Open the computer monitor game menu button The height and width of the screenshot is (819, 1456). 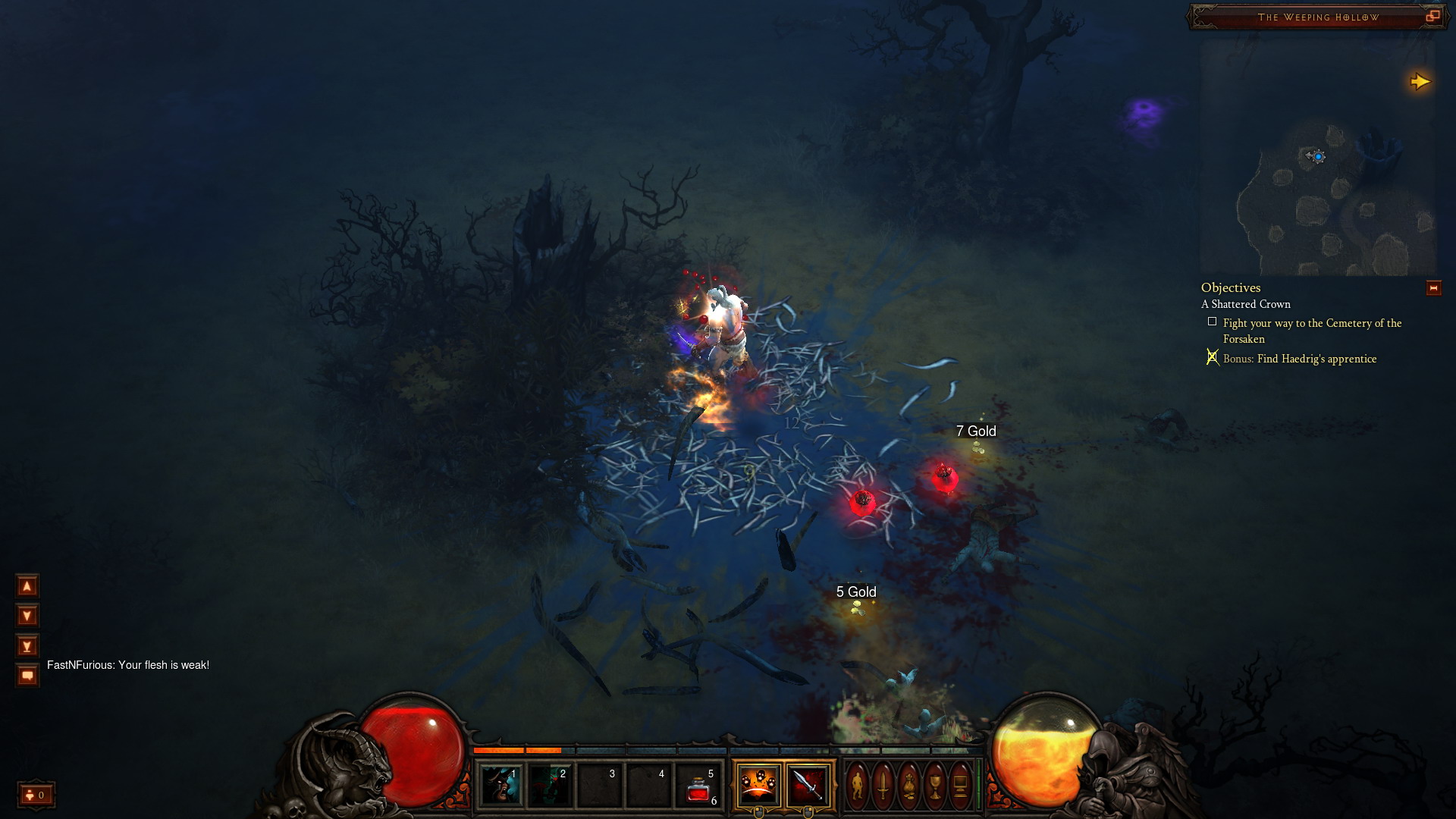[960, 785]
